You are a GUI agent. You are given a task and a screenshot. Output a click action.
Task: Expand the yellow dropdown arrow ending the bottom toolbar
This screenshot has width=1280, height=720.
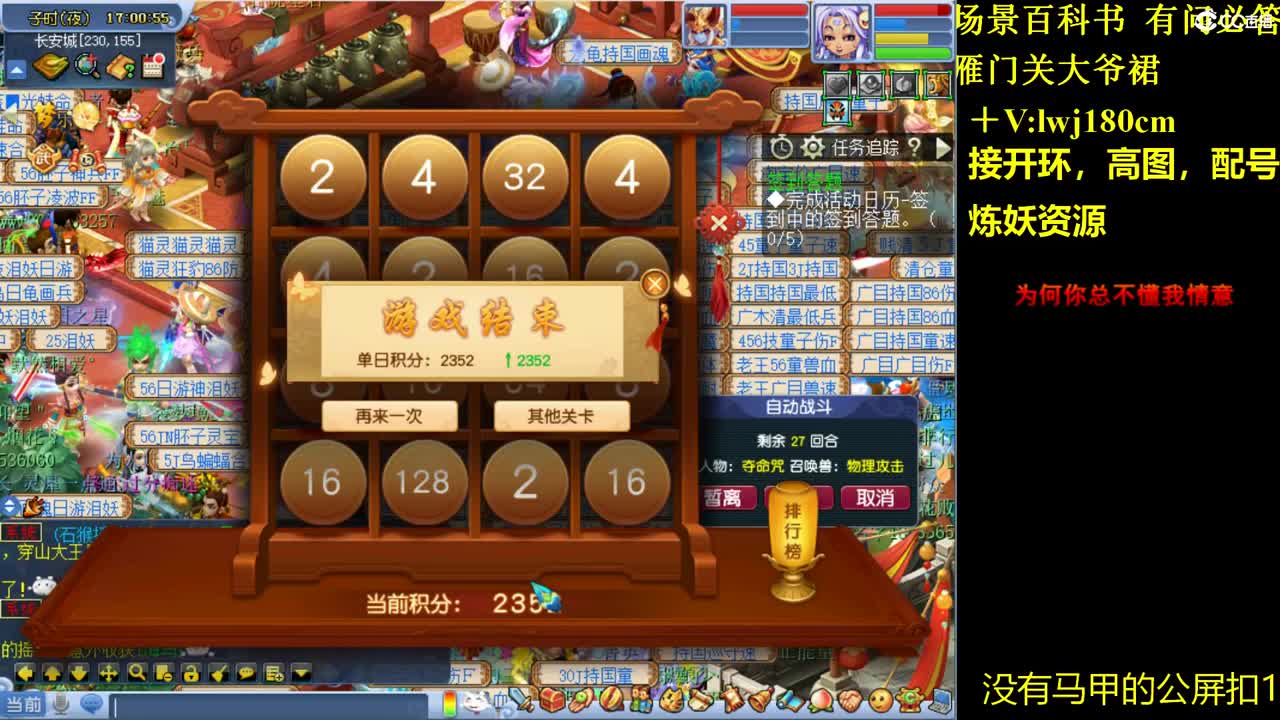[x=302, y=672]
